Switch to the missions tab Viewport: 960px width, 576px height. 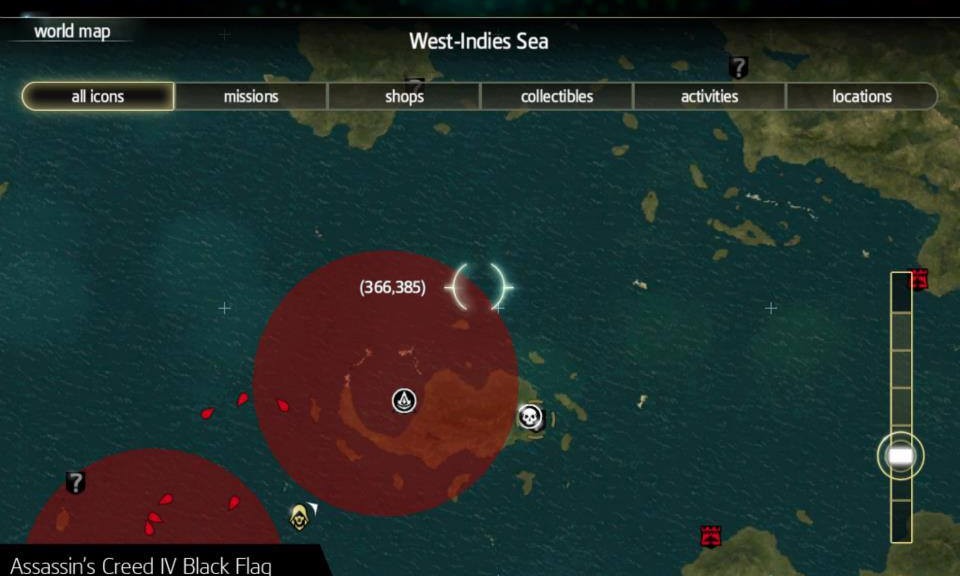click(251, 97)
